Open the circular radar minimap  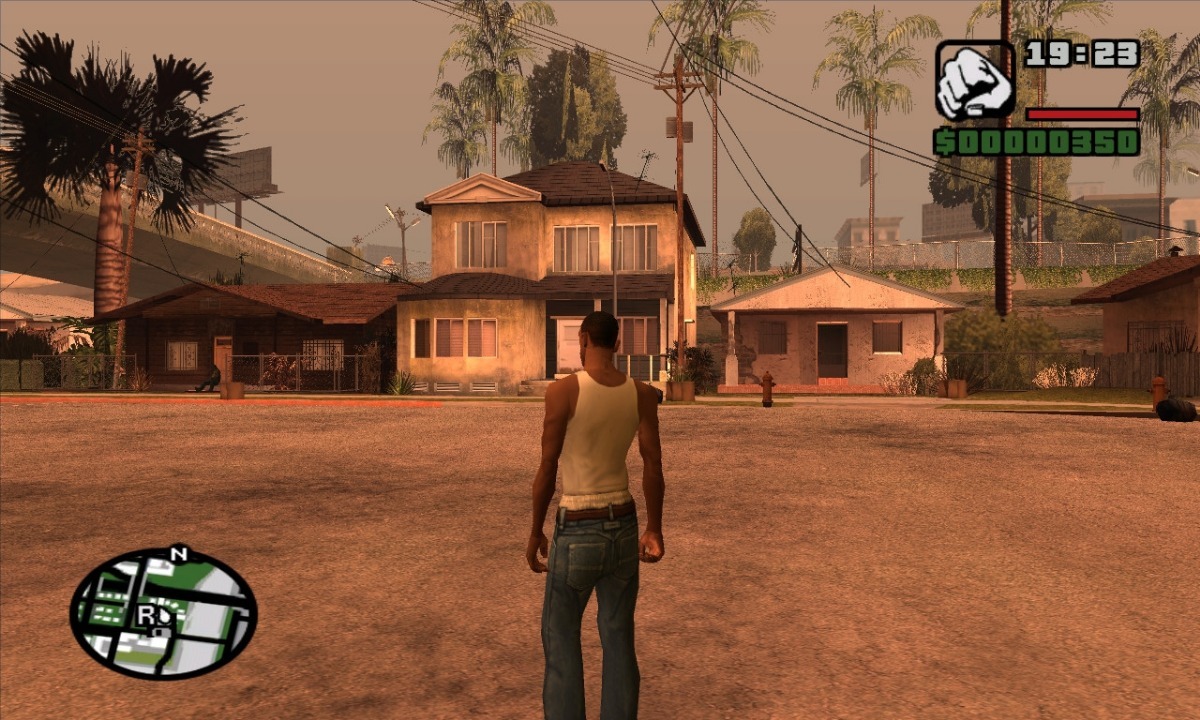(163, 613)
